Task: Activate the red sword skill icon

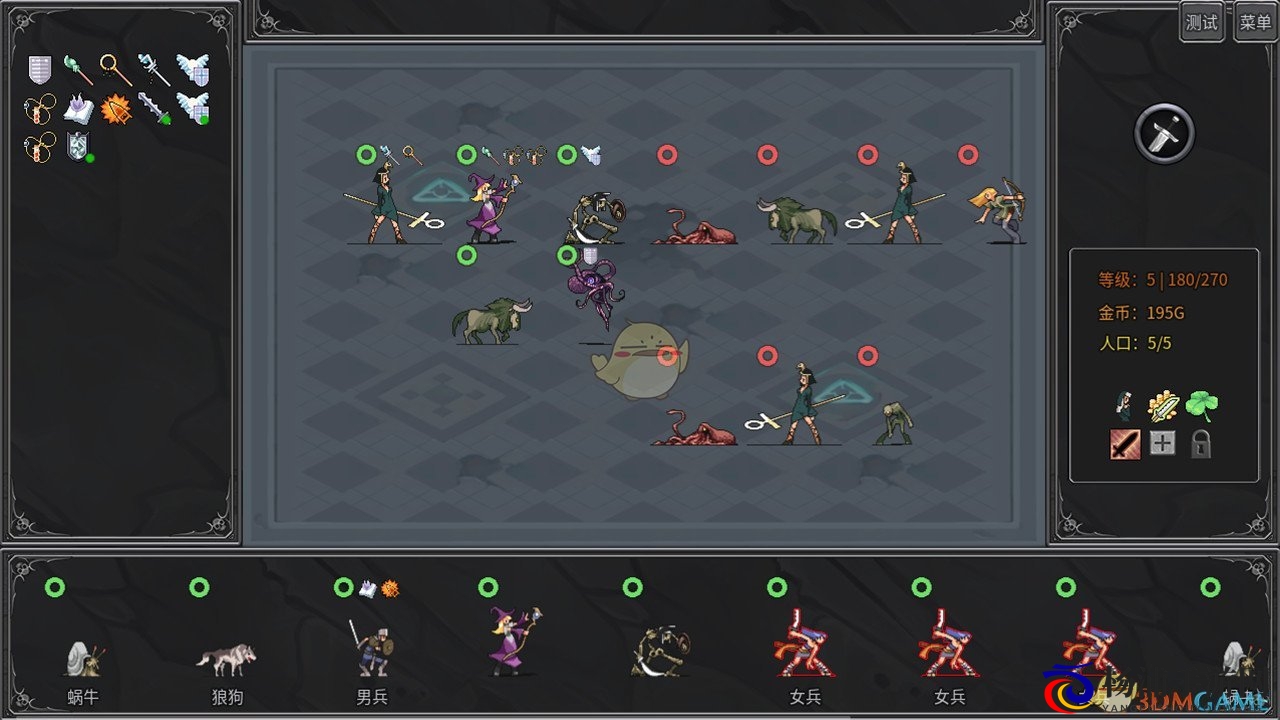Action: [1125, 443]
